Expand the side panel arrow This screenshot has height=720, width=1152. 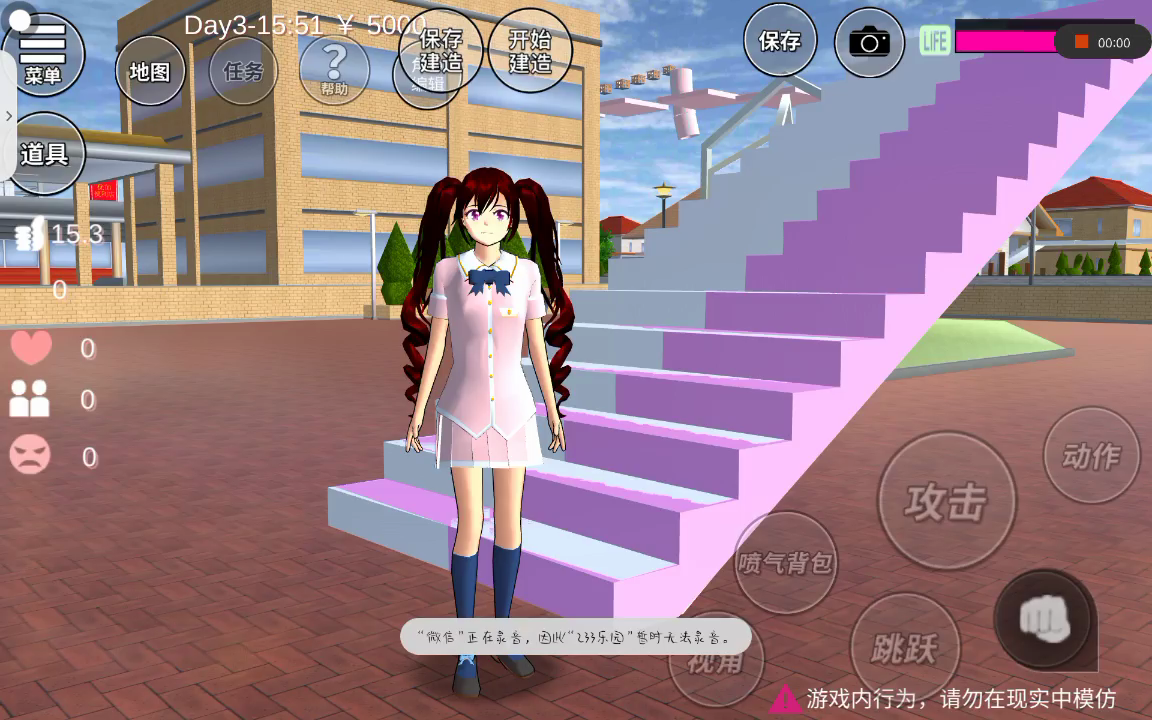coord(8,116)
